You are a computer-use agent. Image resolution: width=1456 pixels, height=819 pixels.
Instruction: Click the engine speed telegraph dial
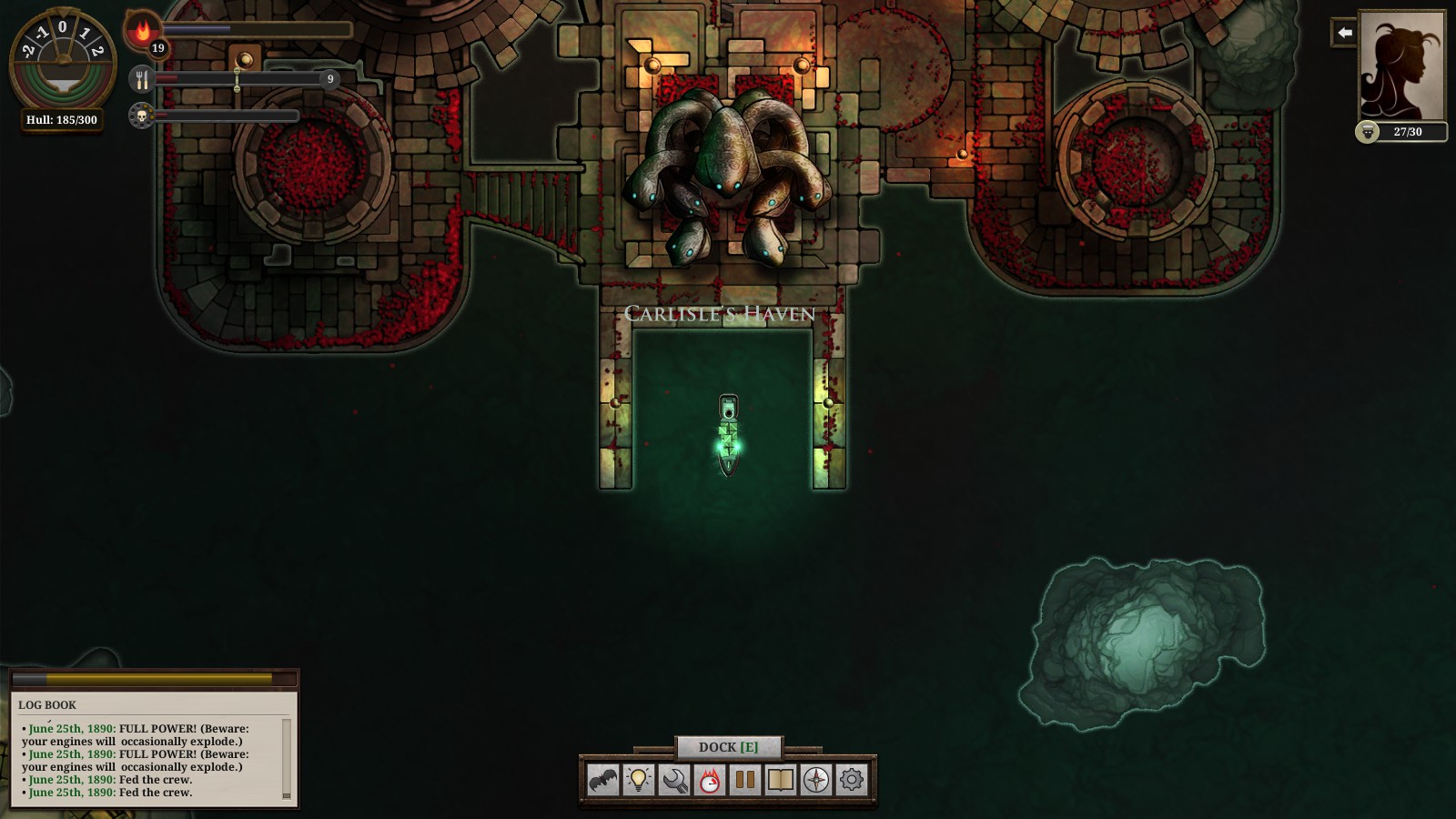62,59
